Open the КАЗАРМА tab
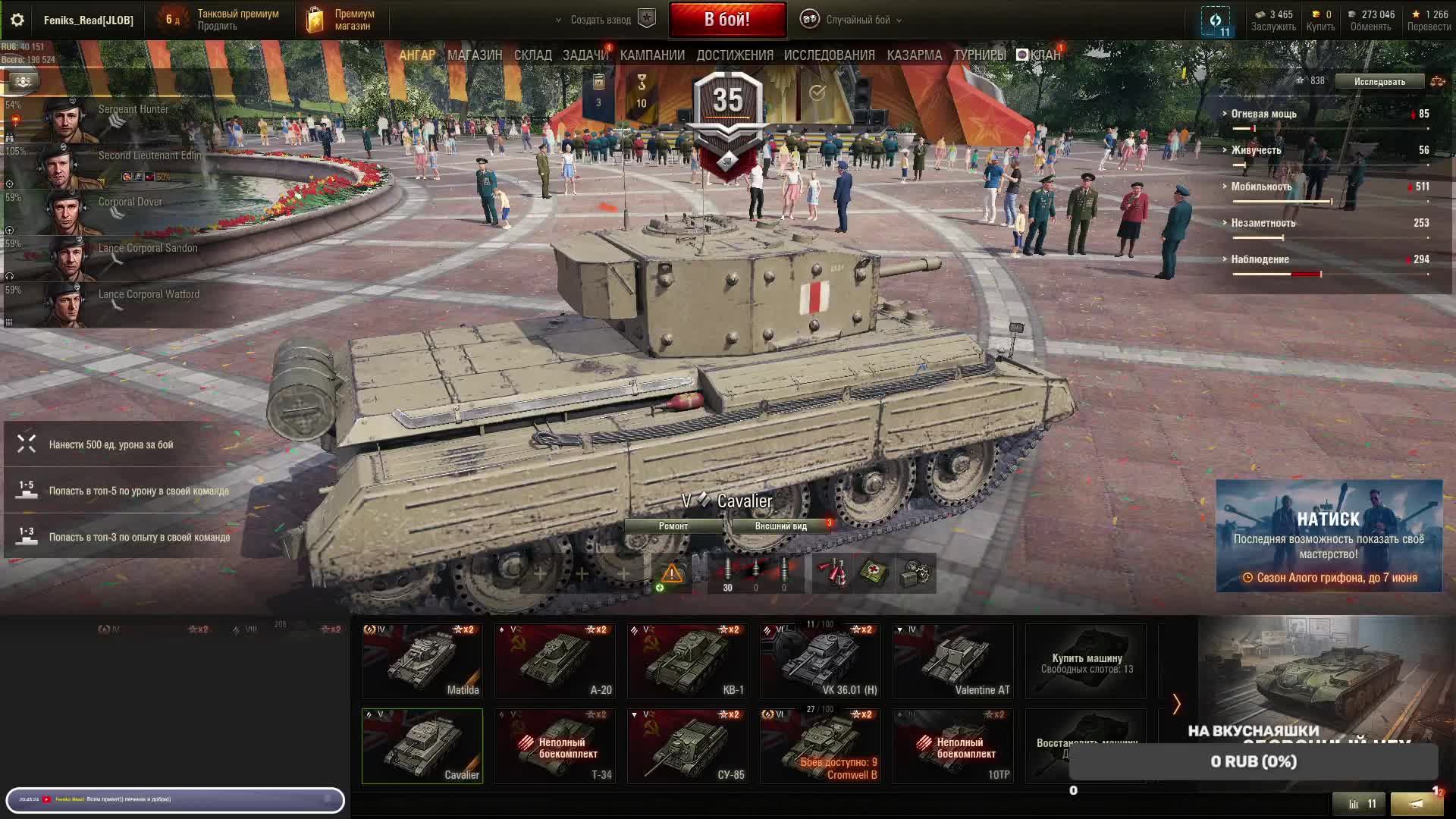 914,55
